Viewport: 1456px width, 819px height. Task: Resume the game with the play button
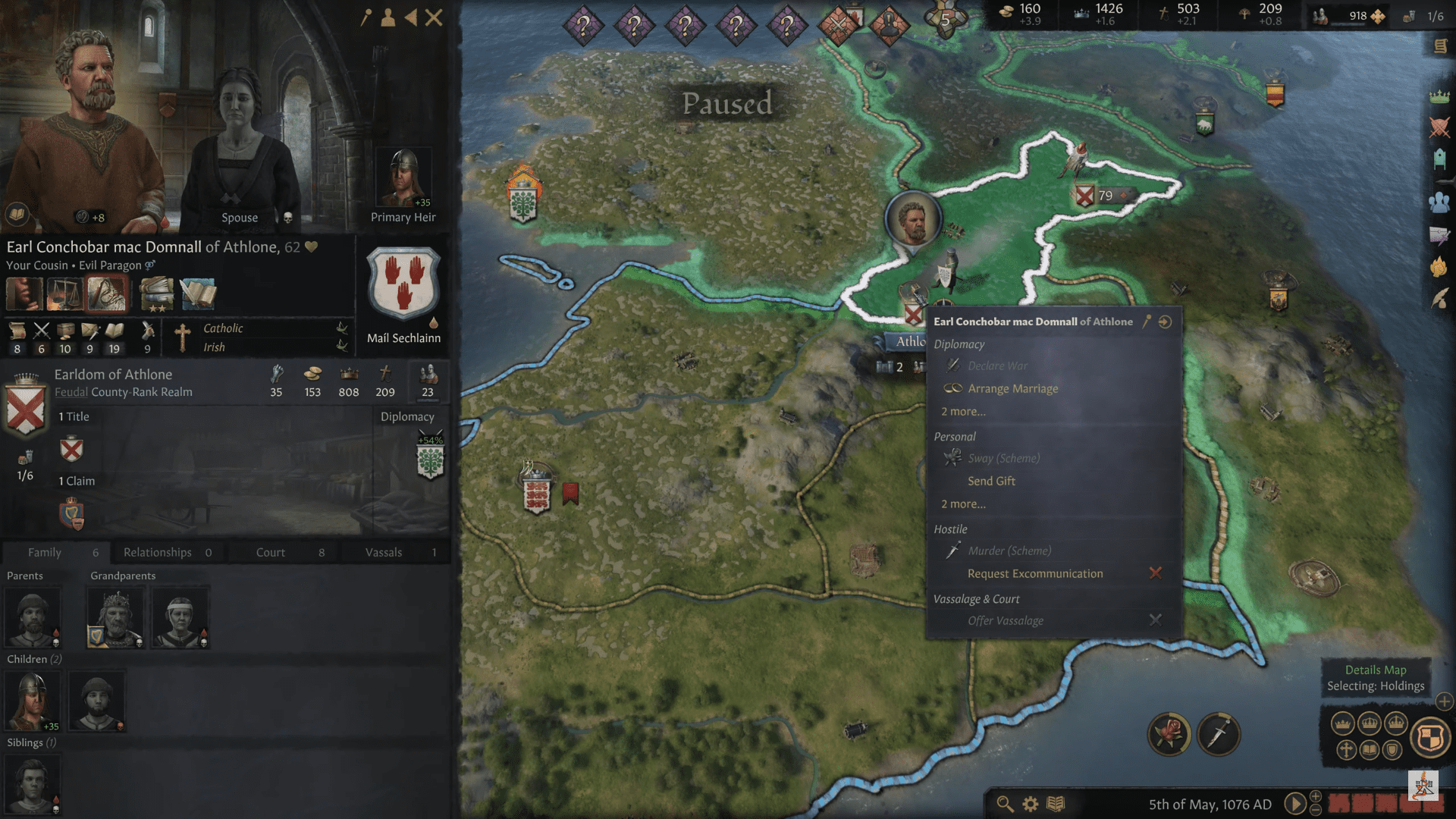(1294, 804)
